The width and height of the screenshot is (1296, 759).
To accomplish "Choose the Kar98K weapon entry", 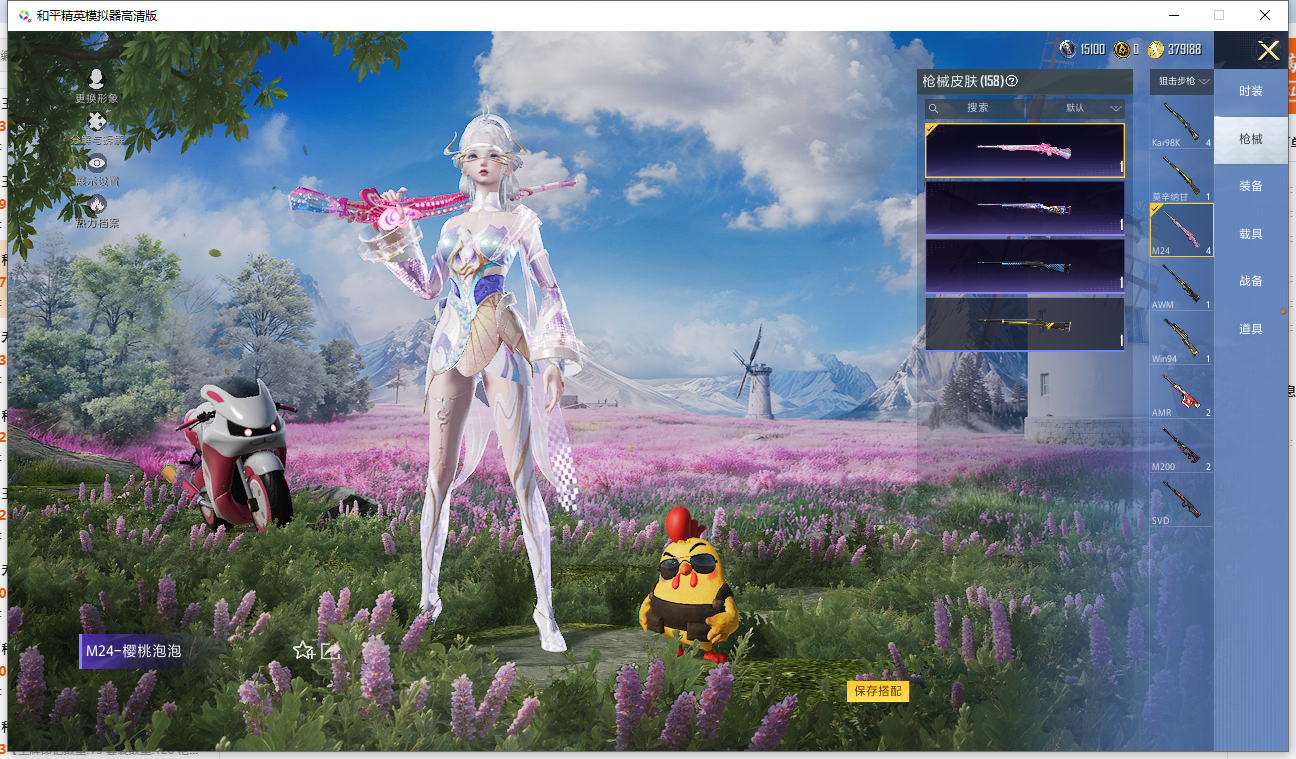I will (x=1181, y=123).
